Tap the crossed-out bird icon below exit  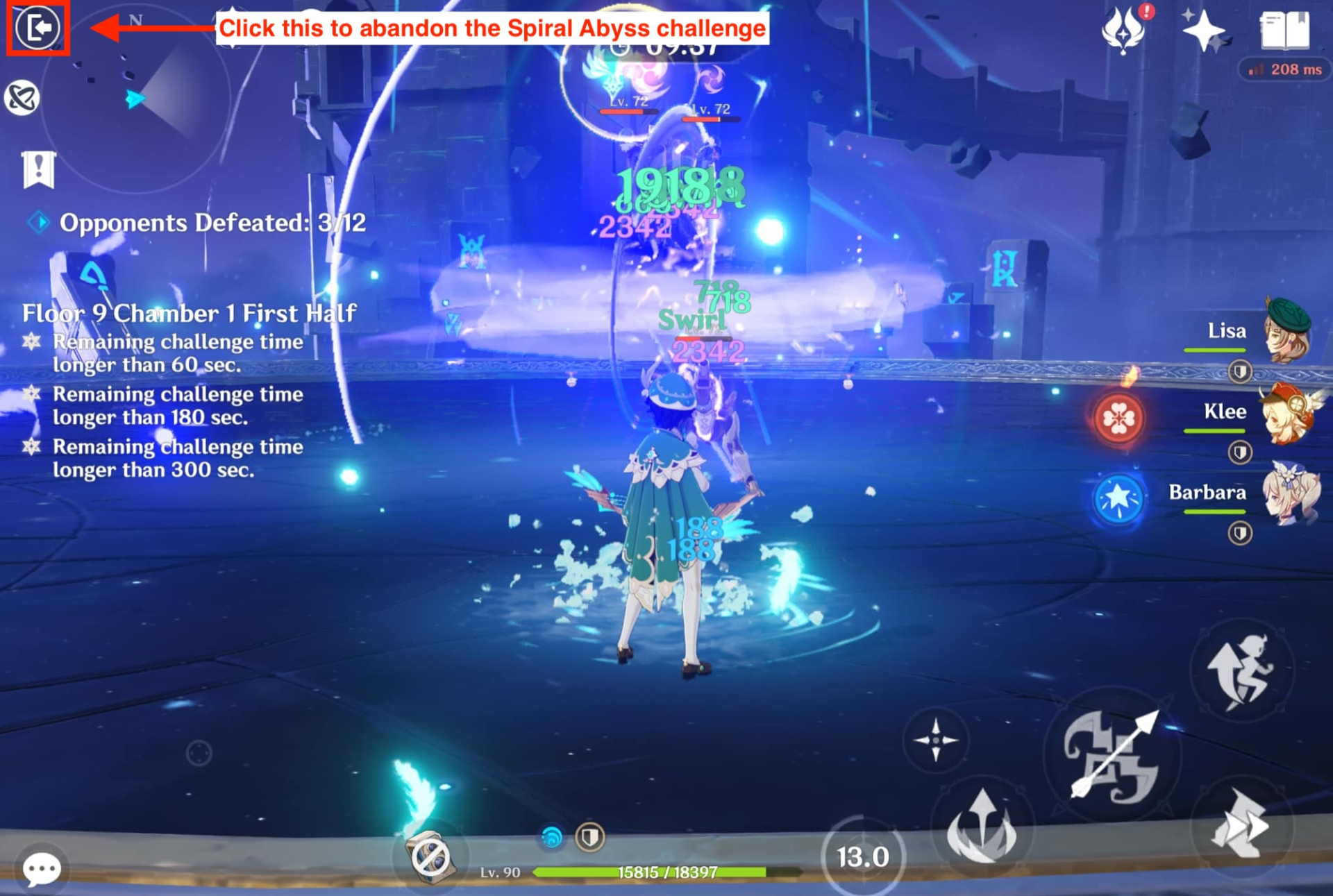[22, 98]
